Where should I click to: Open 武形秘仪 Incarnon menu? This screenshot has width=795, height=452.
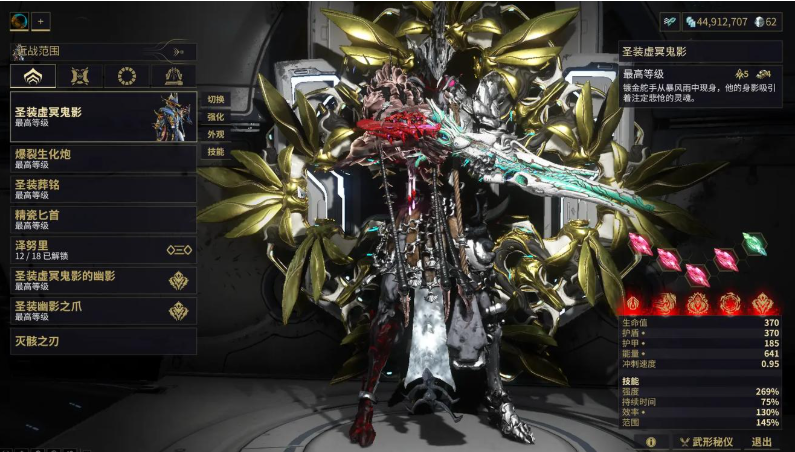pos(706,441)
